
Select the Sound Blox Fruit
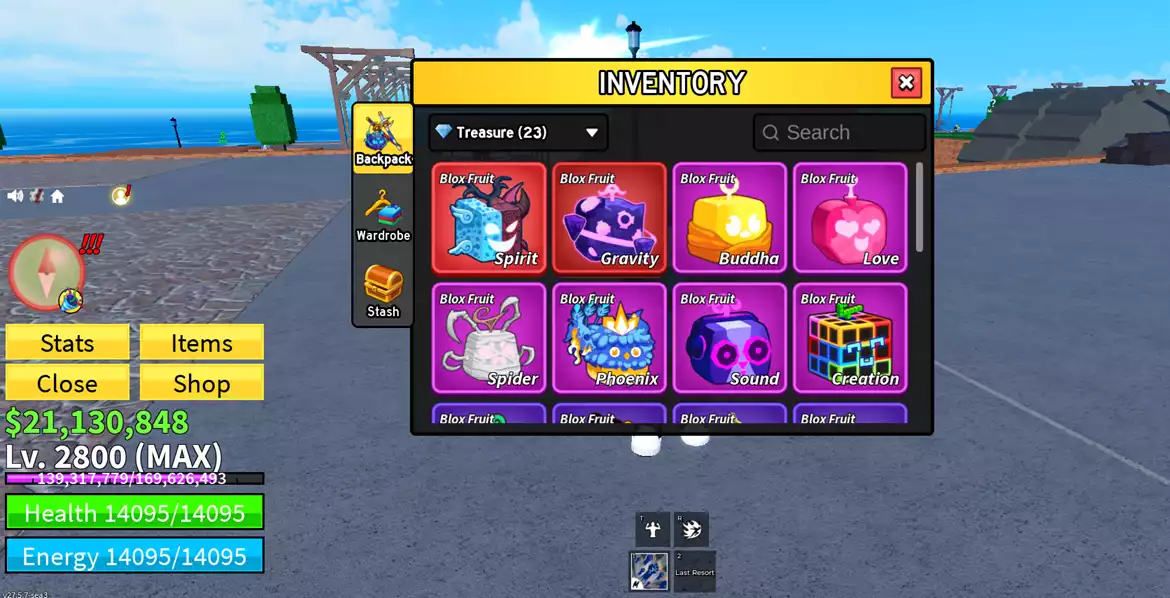tap(729, 338)
